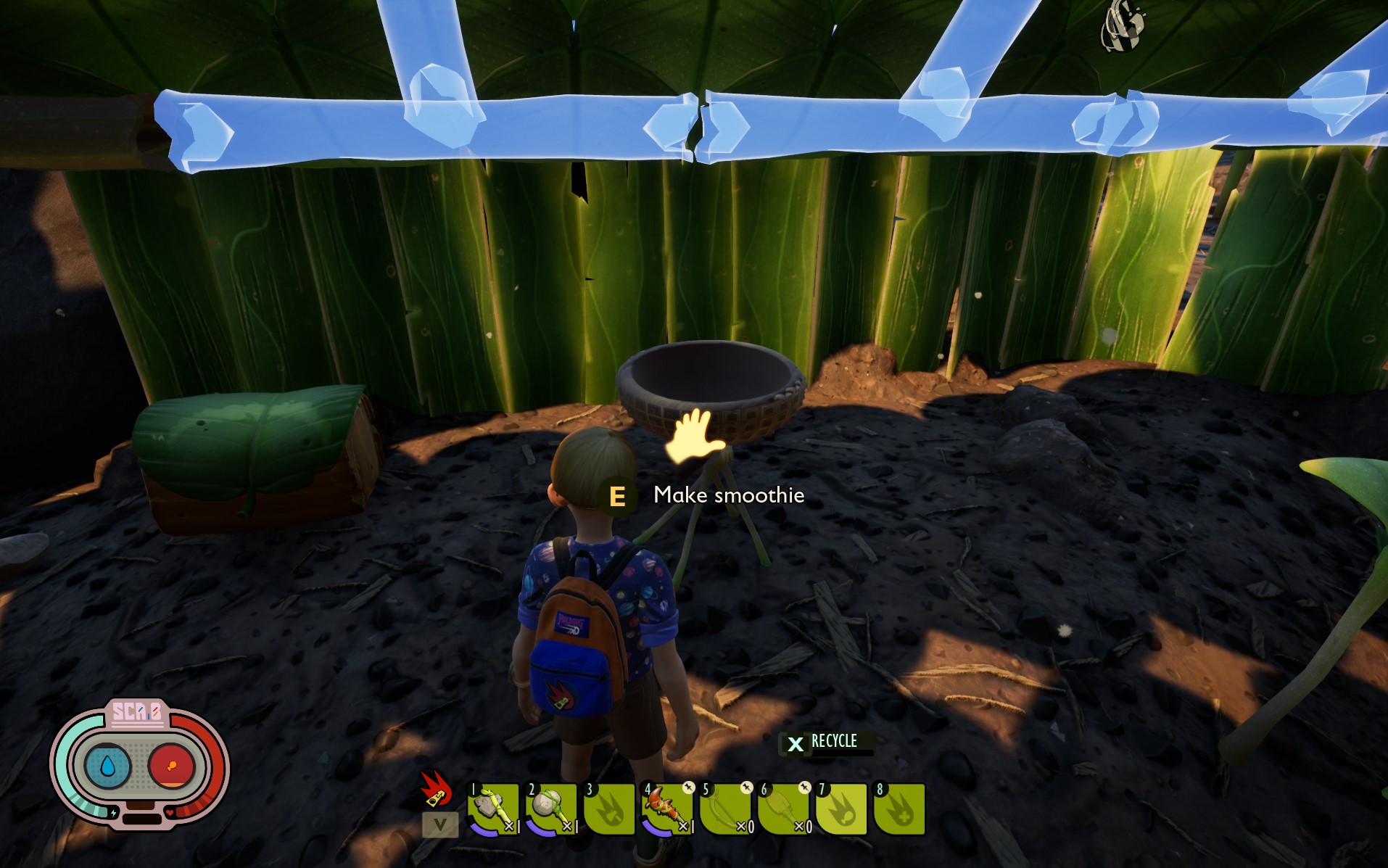
Task: Toggle the pin marker on hotbar slot 6
Action: [x=806, y=788]
